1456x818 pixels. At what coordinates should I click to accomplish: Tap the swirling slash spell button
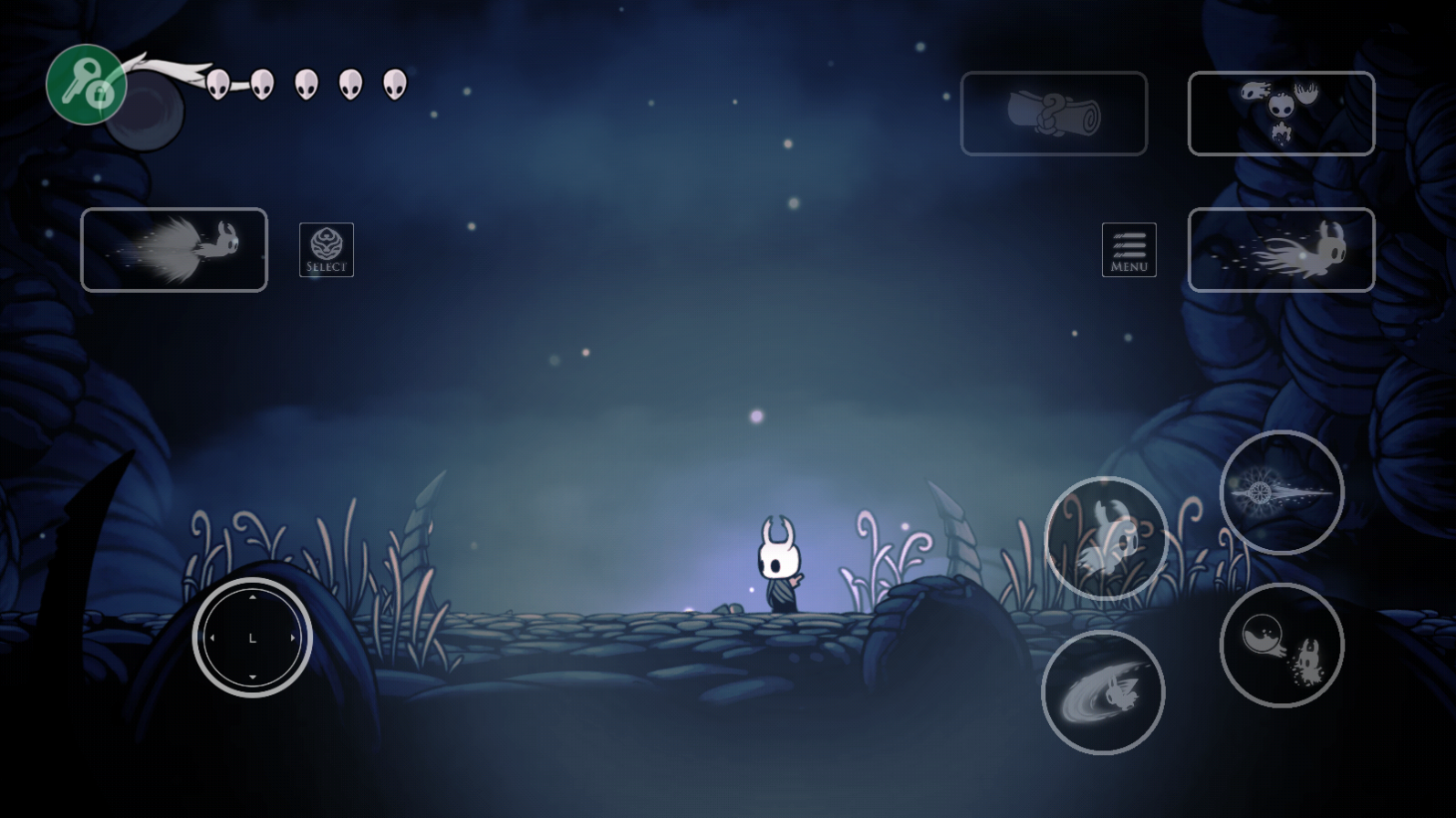point(1103,693)
